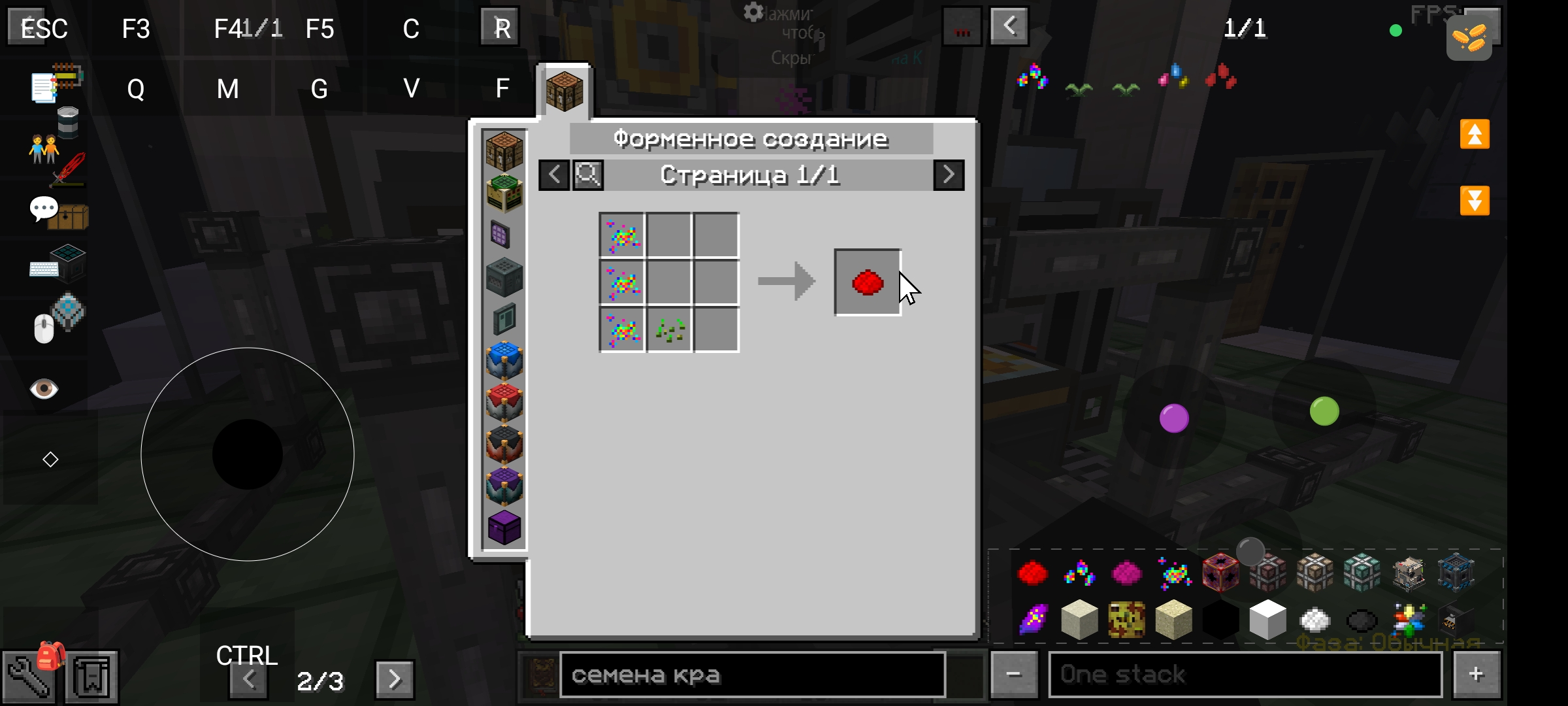Toggle the eye visibility icon
Screen dimensions: 1568x706
click(44, 389)
